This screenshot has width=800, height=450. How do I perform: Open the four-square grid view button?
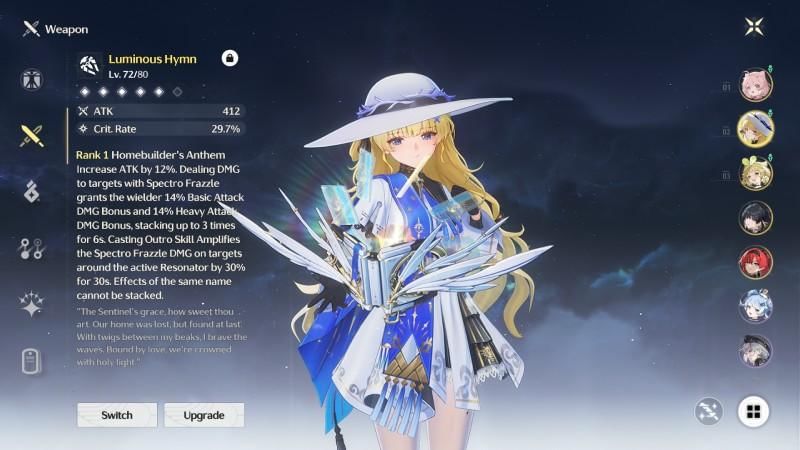753,411
